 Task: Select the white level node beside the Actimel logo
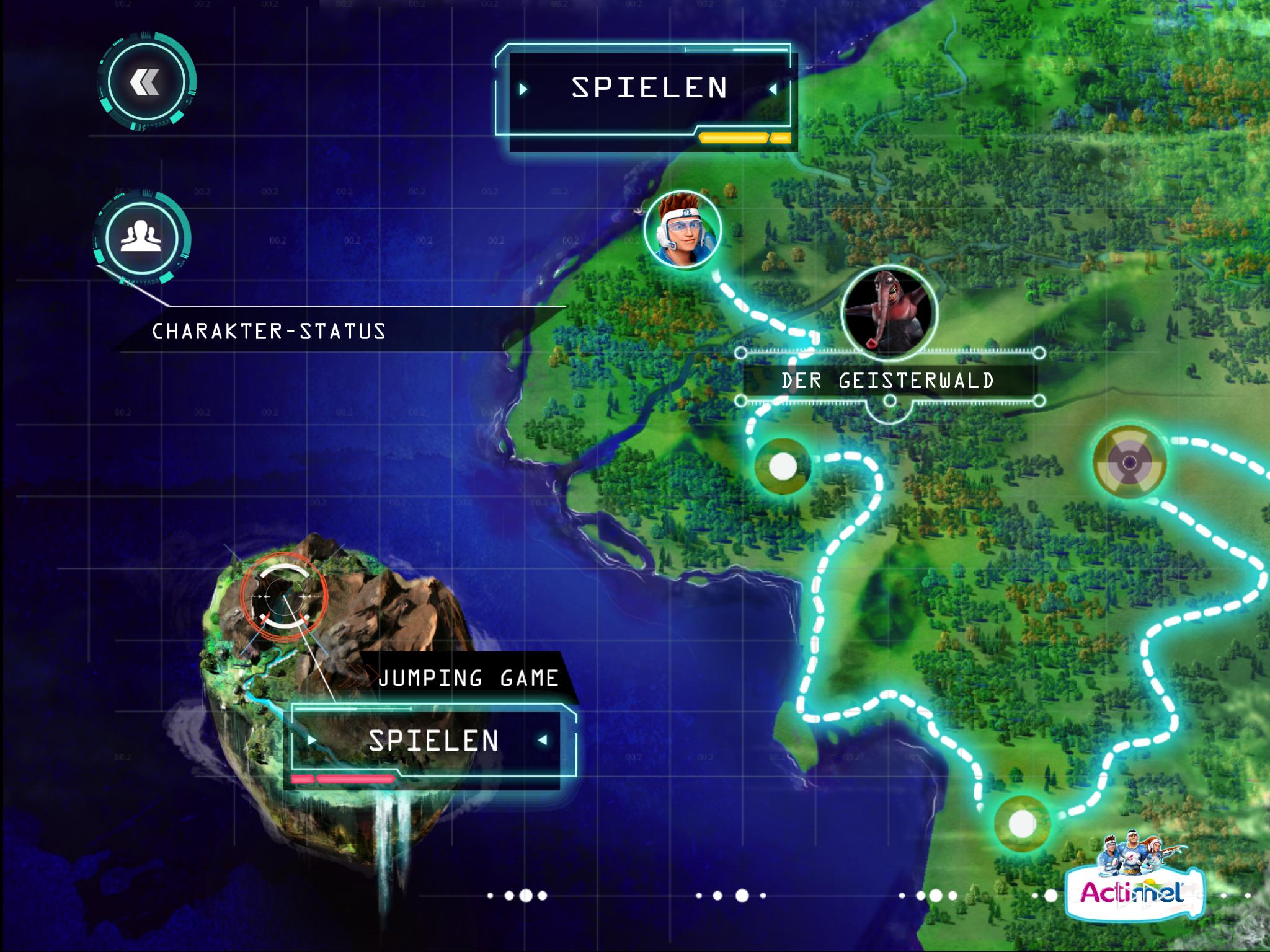[1022, 824]
